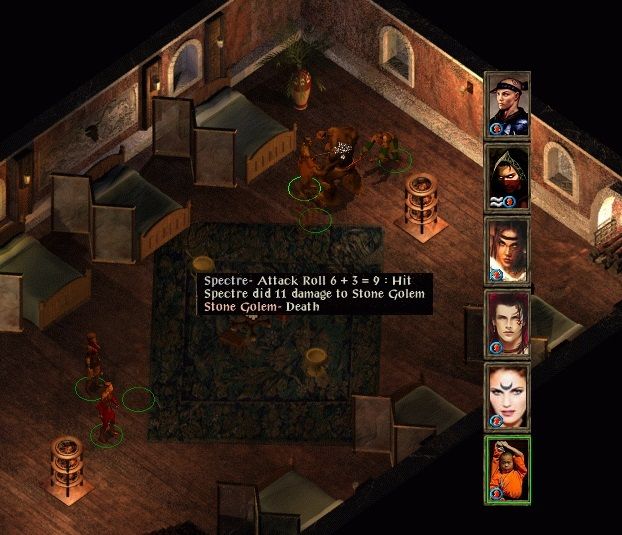Choose the orange-robed monk portrait
622x535 pixels.
507,467
